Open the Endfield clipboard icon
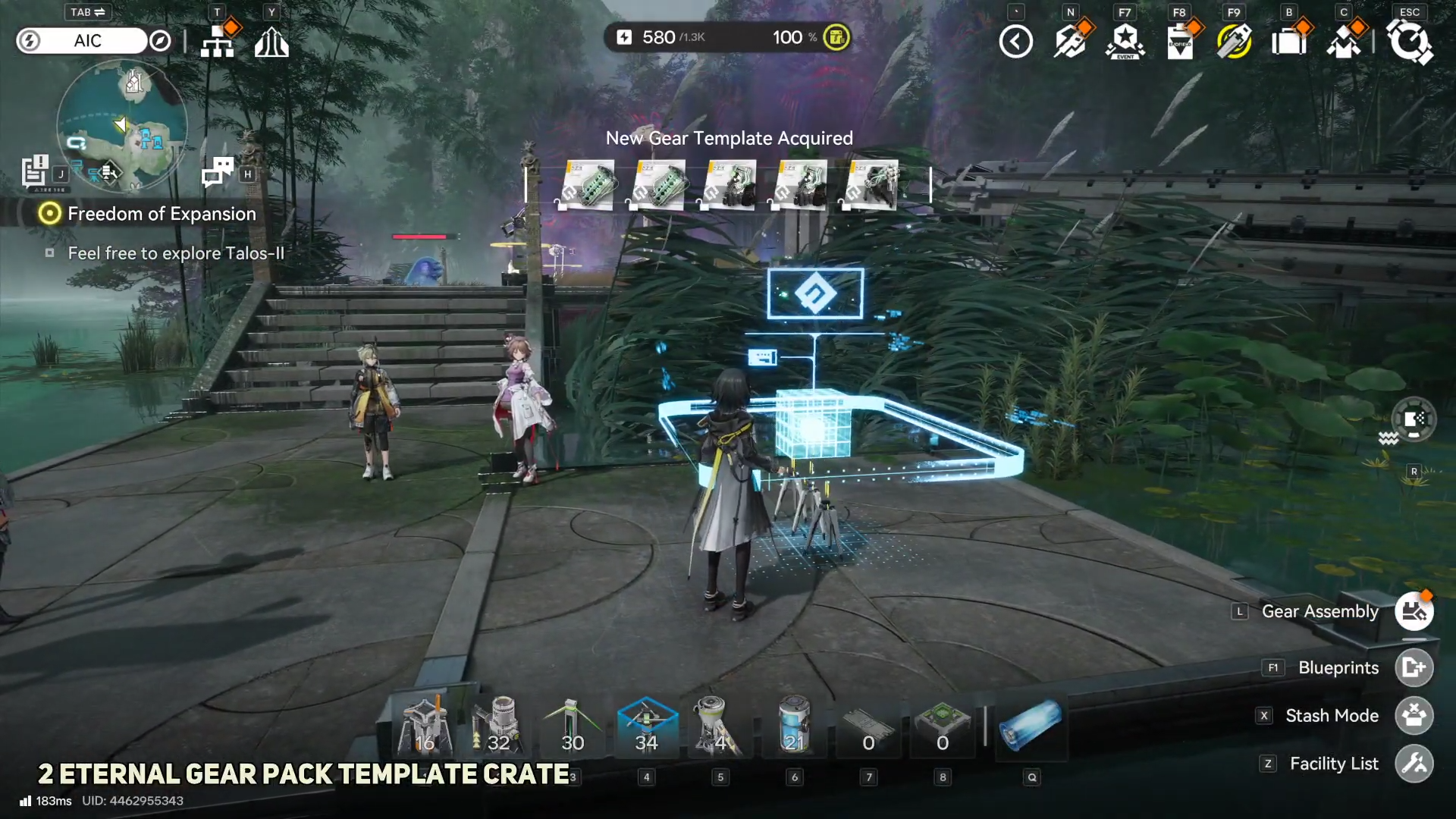 [x=1180, y=42]
